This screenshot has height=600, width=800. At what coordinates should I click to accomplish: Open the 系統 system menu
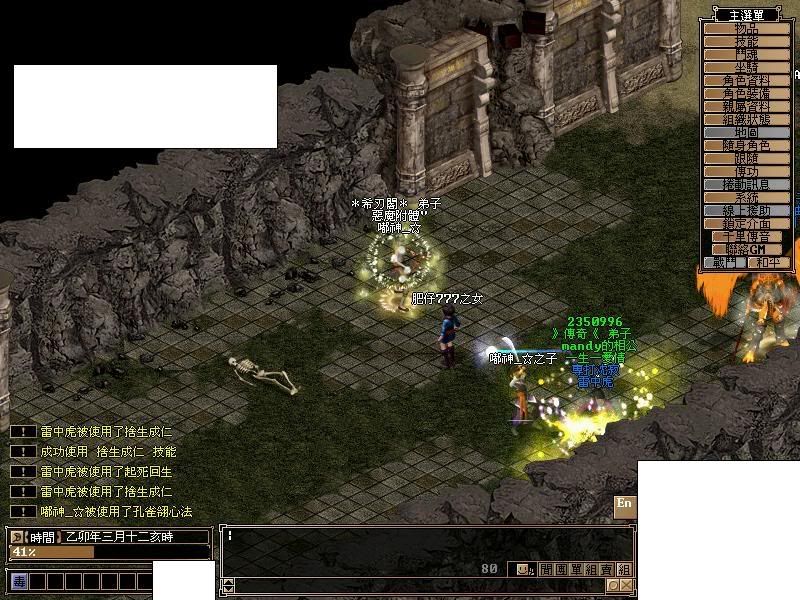(747, 198)
